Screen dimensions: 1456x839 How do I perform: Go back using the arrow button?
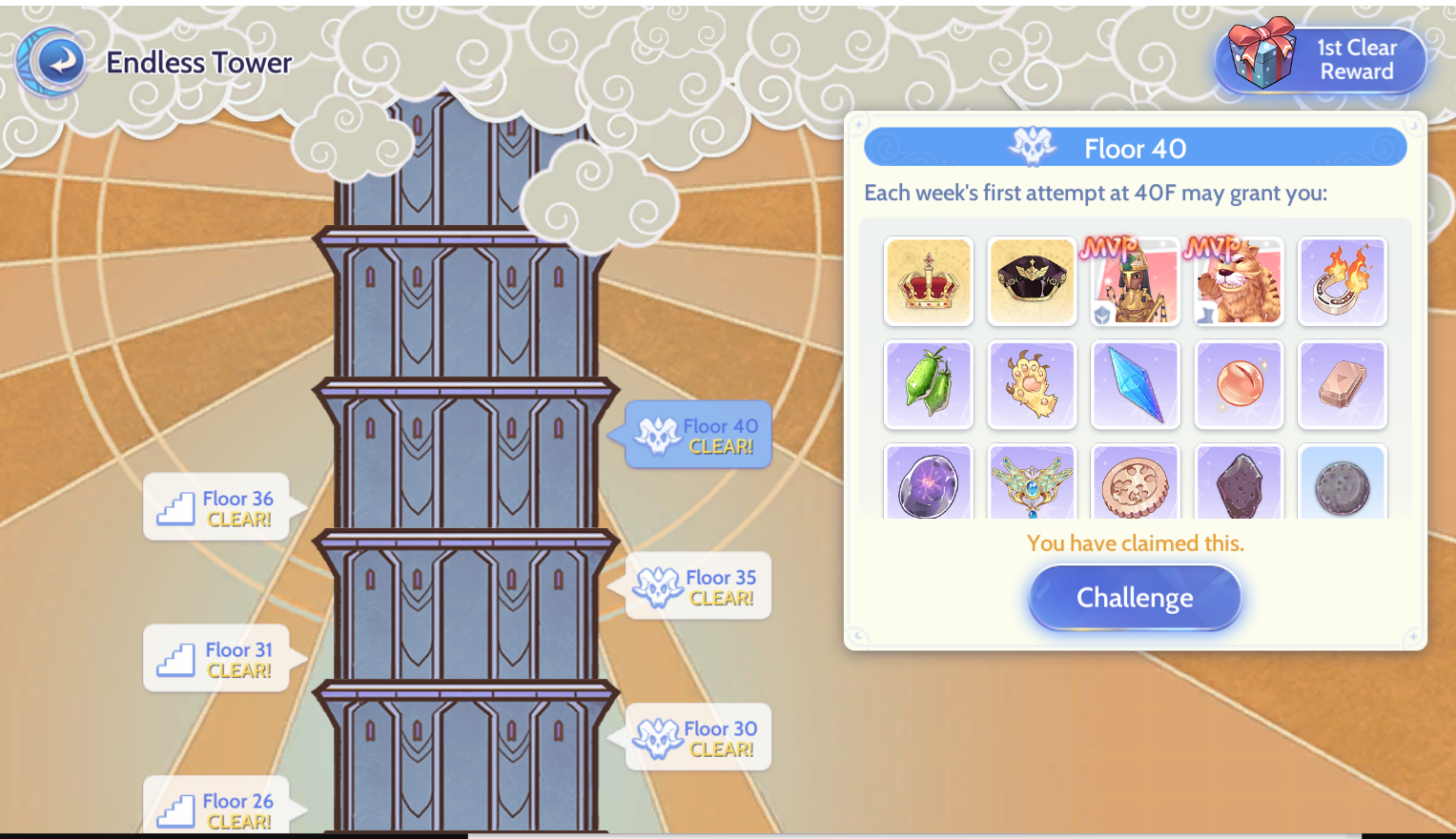coord(59,62)
